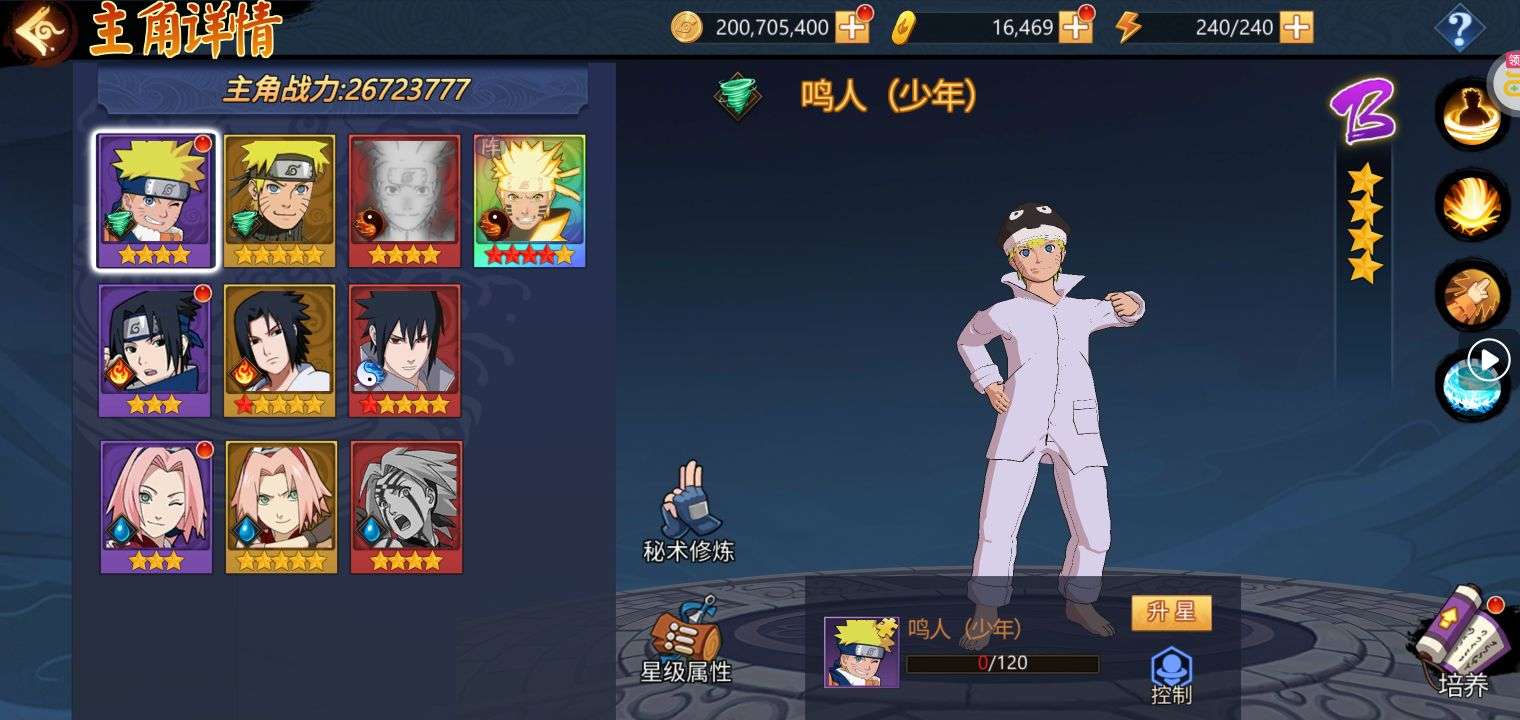Select the greyed-out screaming Sakura card
Screen dimensions: 1520x720
tap(405, 507)
